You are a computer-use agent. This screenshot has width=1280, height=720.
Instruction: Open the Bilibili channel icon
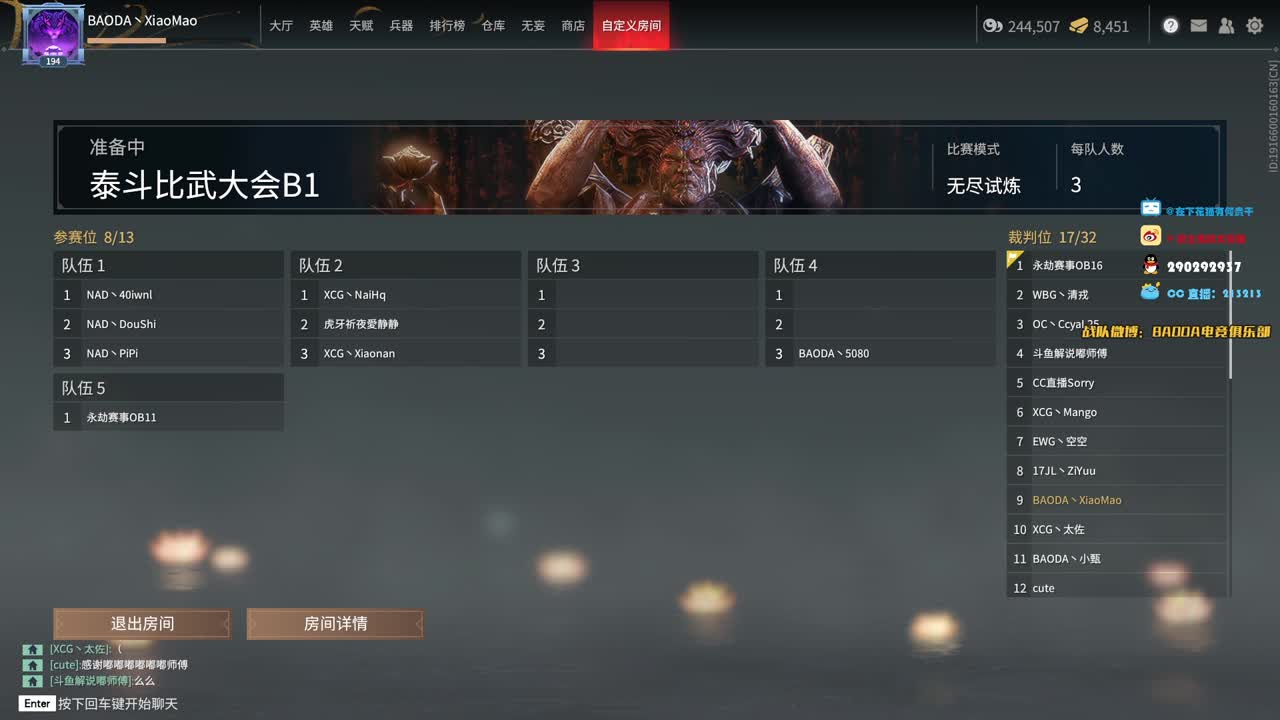(x=1149, y=208)
